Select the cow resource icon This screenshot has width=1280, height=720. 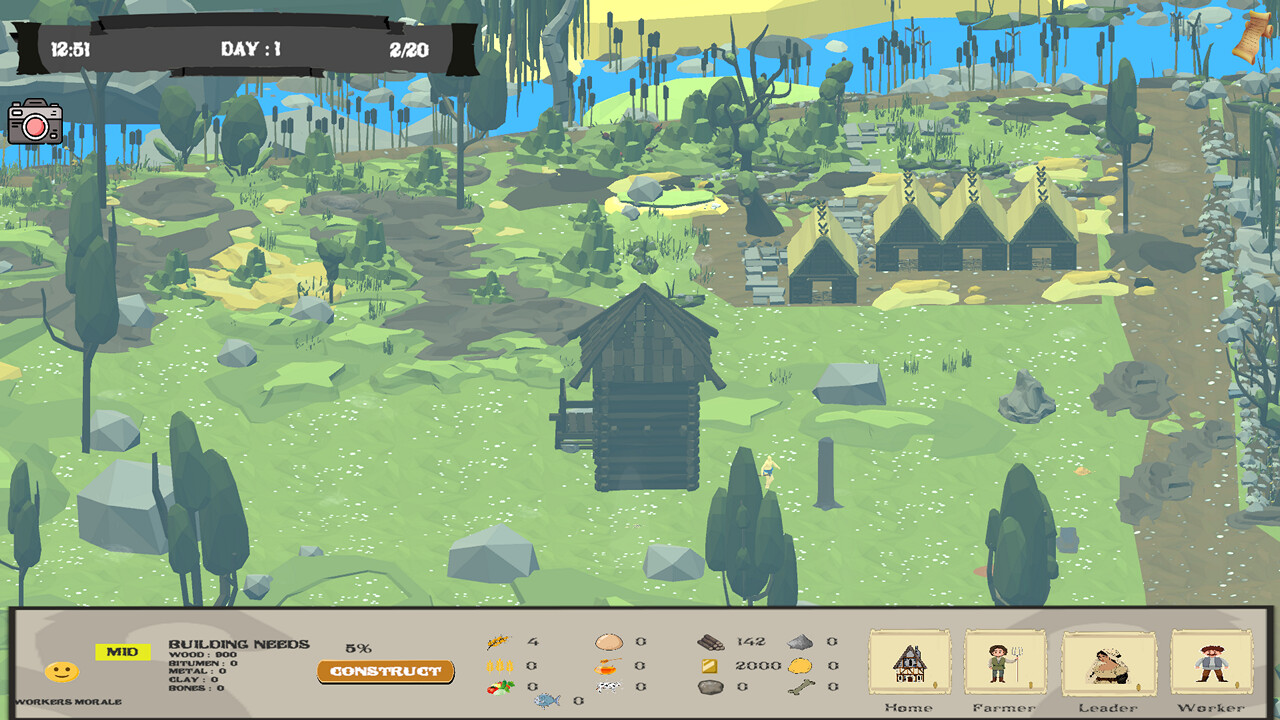[608, 686]
